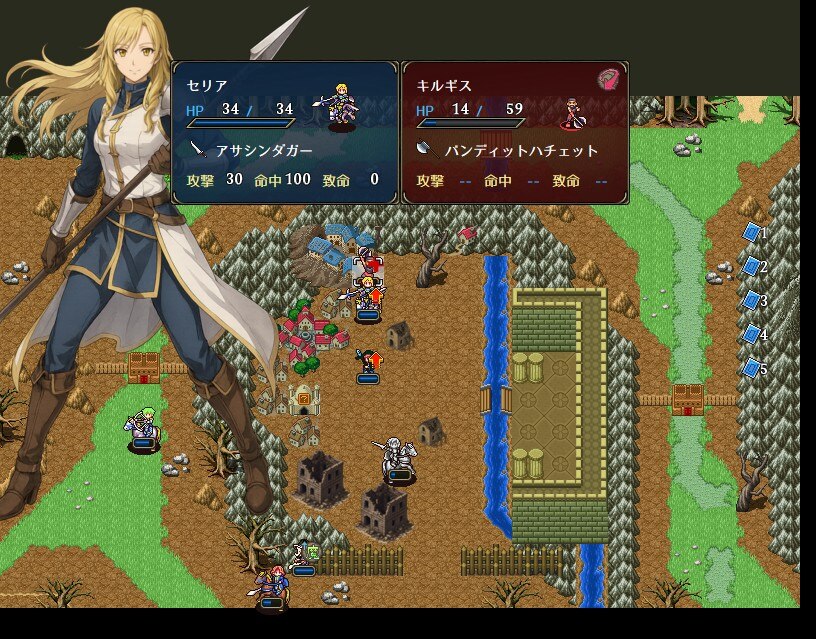Select the blue card numbered 5
The height and width of the screenshot is (639, 816).
pyautogui.click(x=752, y=369)
